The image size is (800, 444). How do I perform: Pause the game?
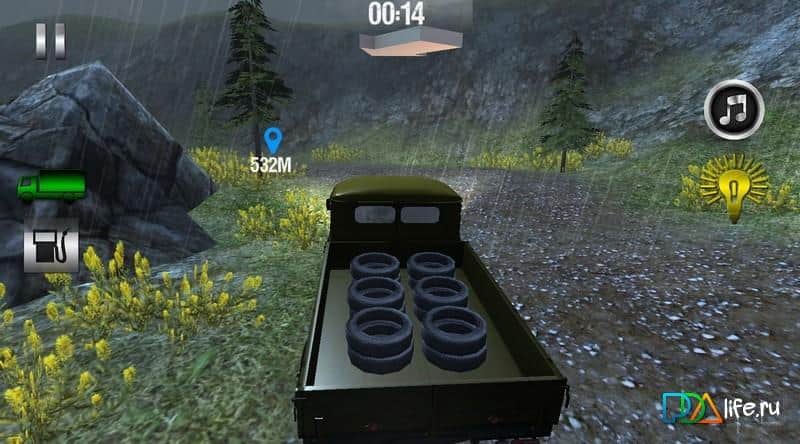(x=50, y=39)
